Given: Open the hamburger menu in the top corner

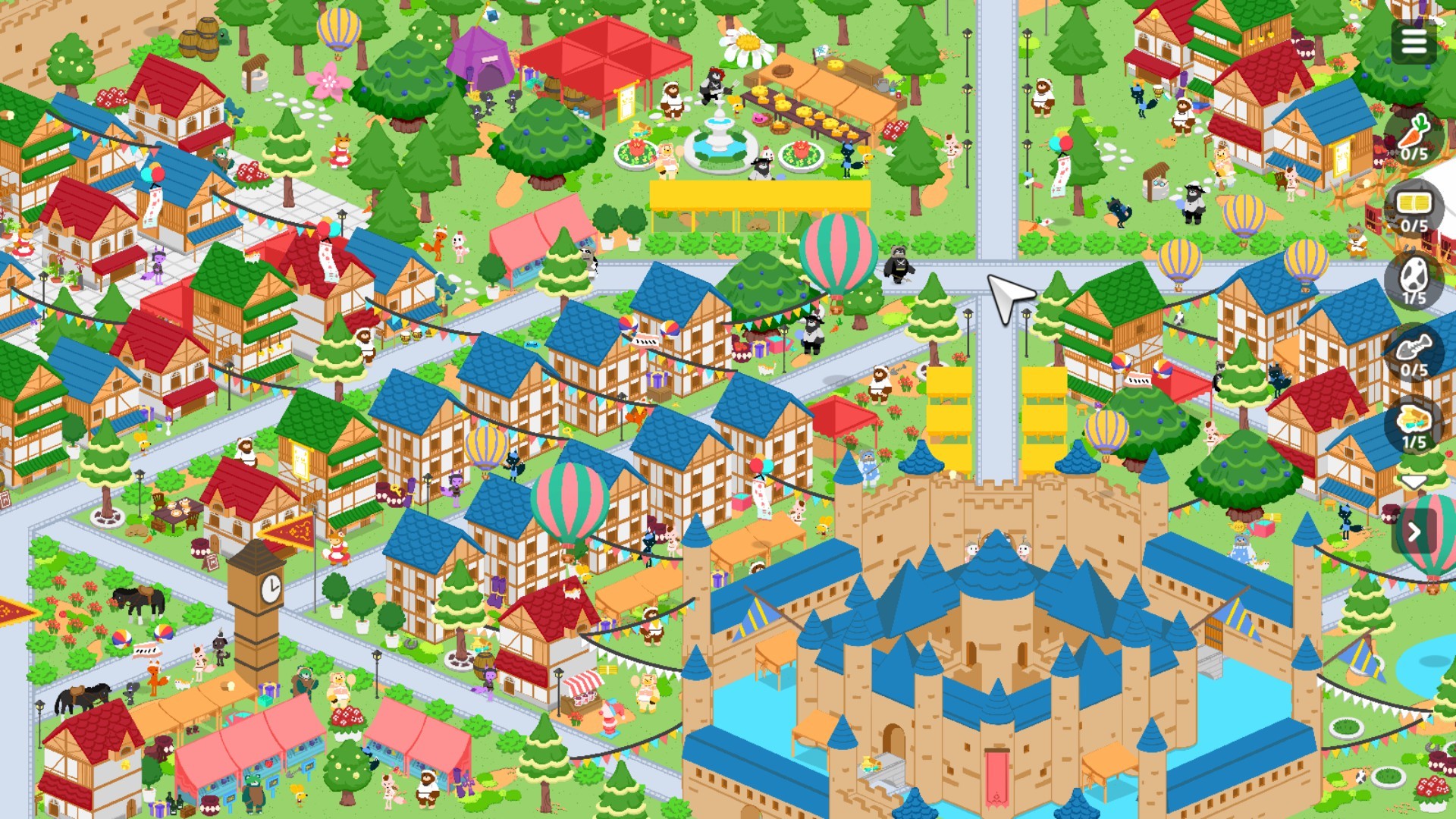Looking at the screenshot, I should pos(1414,42).
